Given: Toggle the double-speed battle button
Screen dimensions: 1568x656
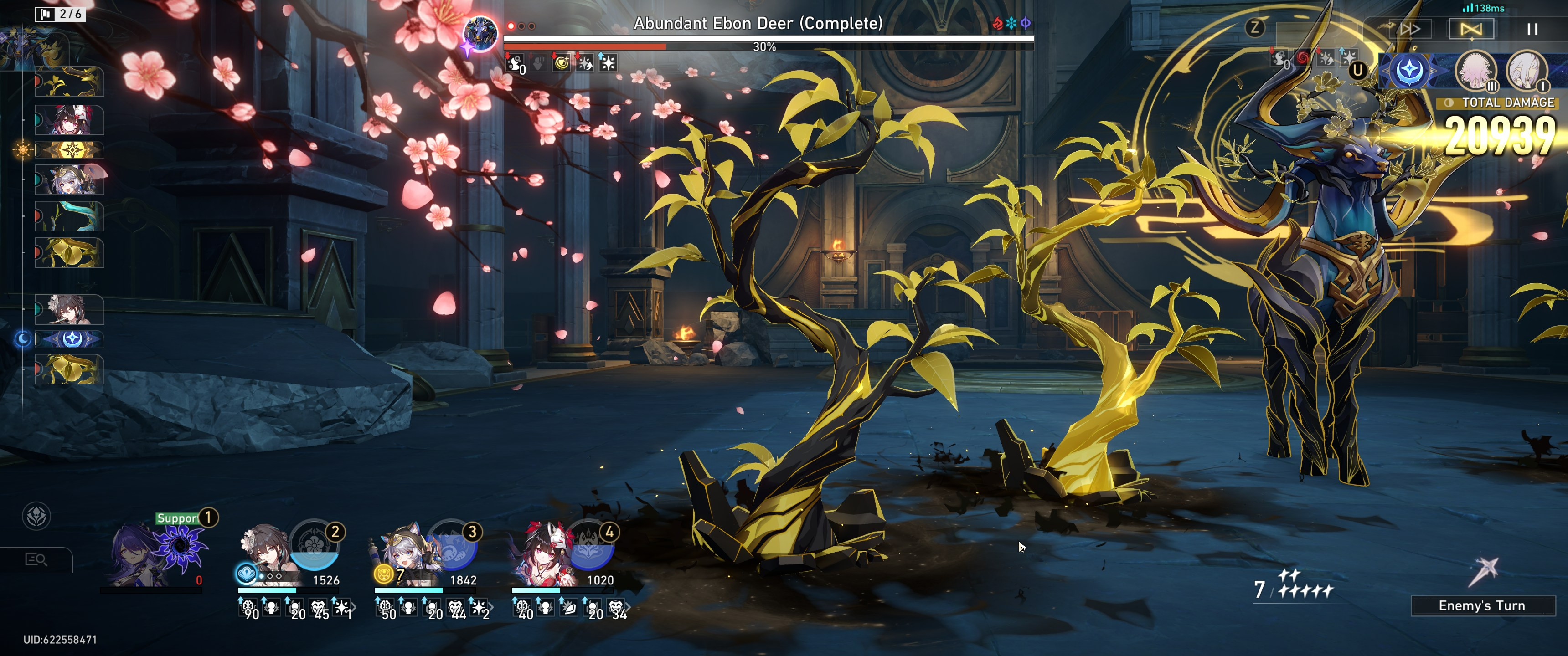Looking at the screenshot, I should (x=1410, y=29).
